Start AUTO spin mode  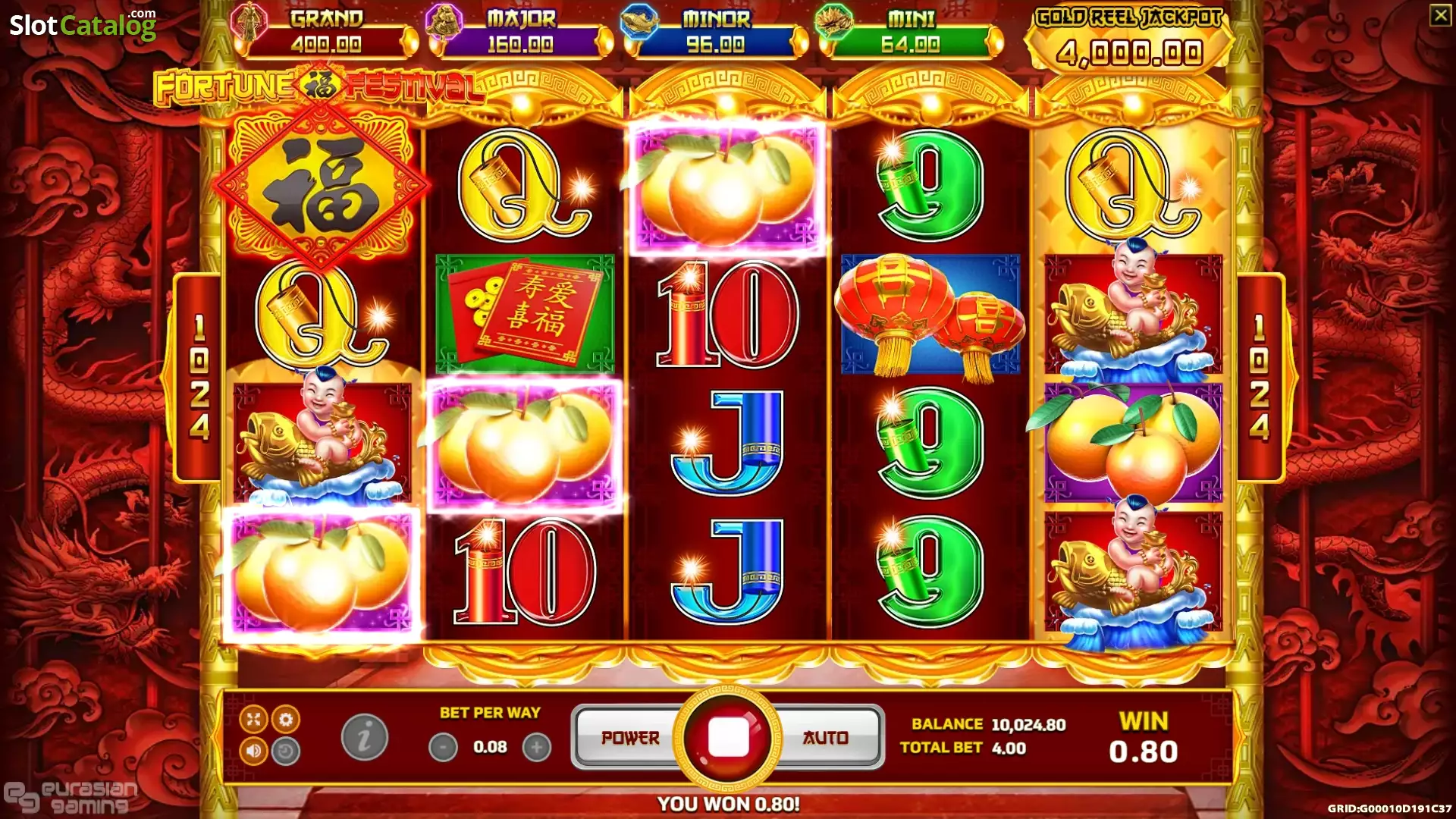click(826, 738)
